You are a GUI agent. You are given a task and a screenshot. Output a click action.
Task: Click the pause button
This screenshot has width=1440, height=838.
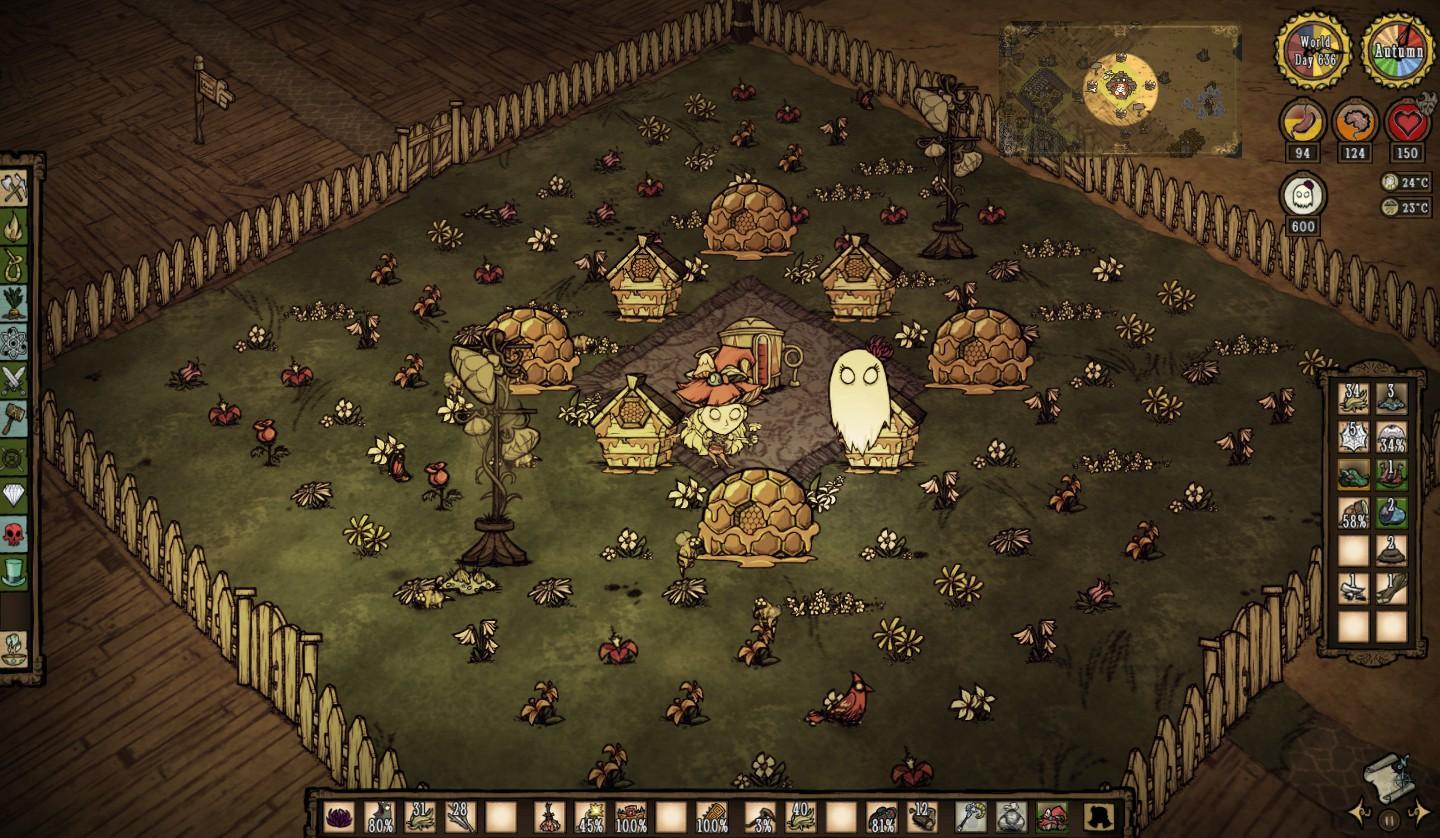pyautogui.click(x=1388, y=819)
